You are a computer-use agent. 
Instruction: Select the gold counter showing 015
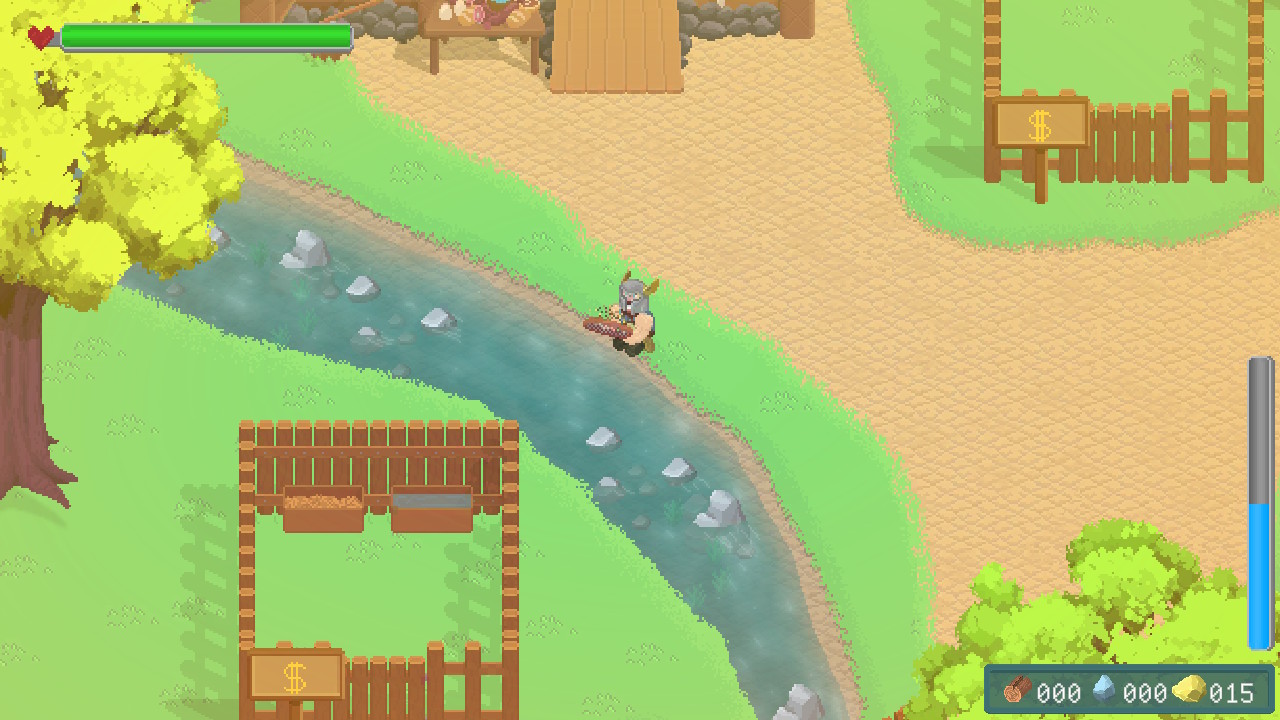(x=1234, y=693)
